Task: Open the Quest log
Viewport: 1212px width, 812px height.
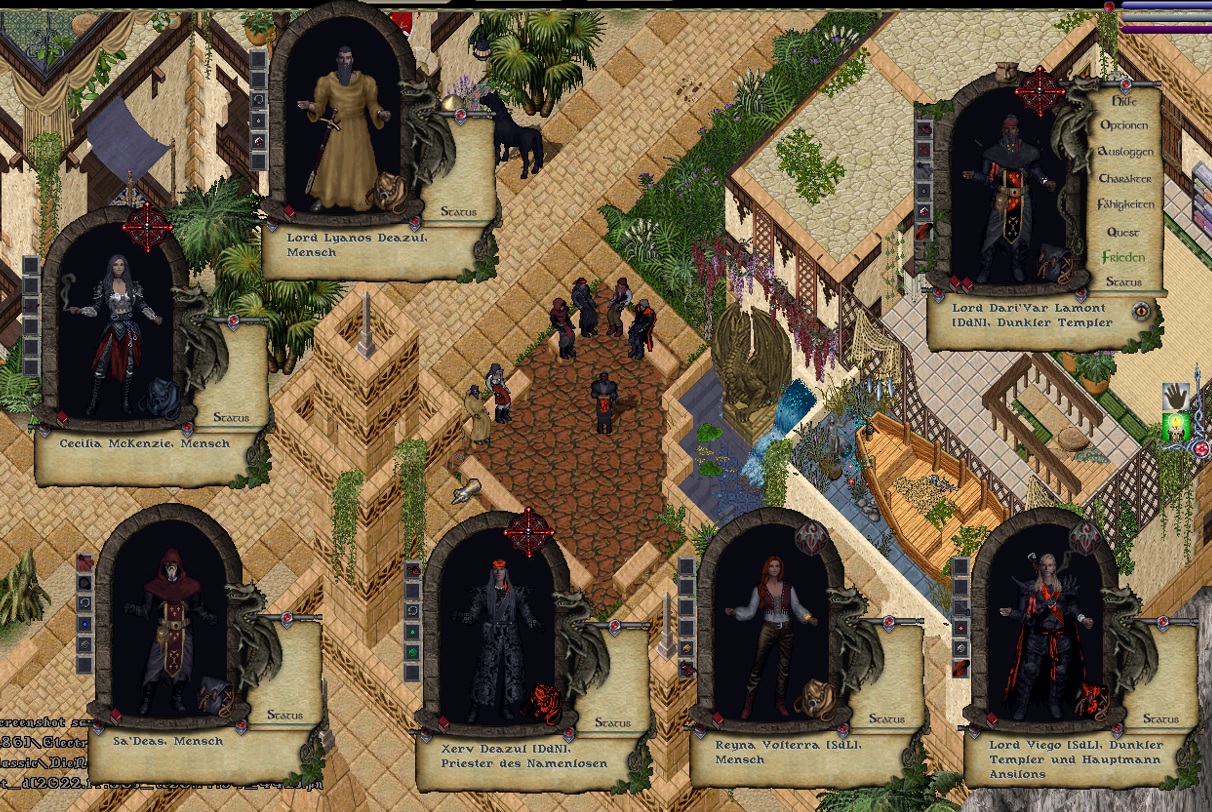Action: click(1123, 232)
